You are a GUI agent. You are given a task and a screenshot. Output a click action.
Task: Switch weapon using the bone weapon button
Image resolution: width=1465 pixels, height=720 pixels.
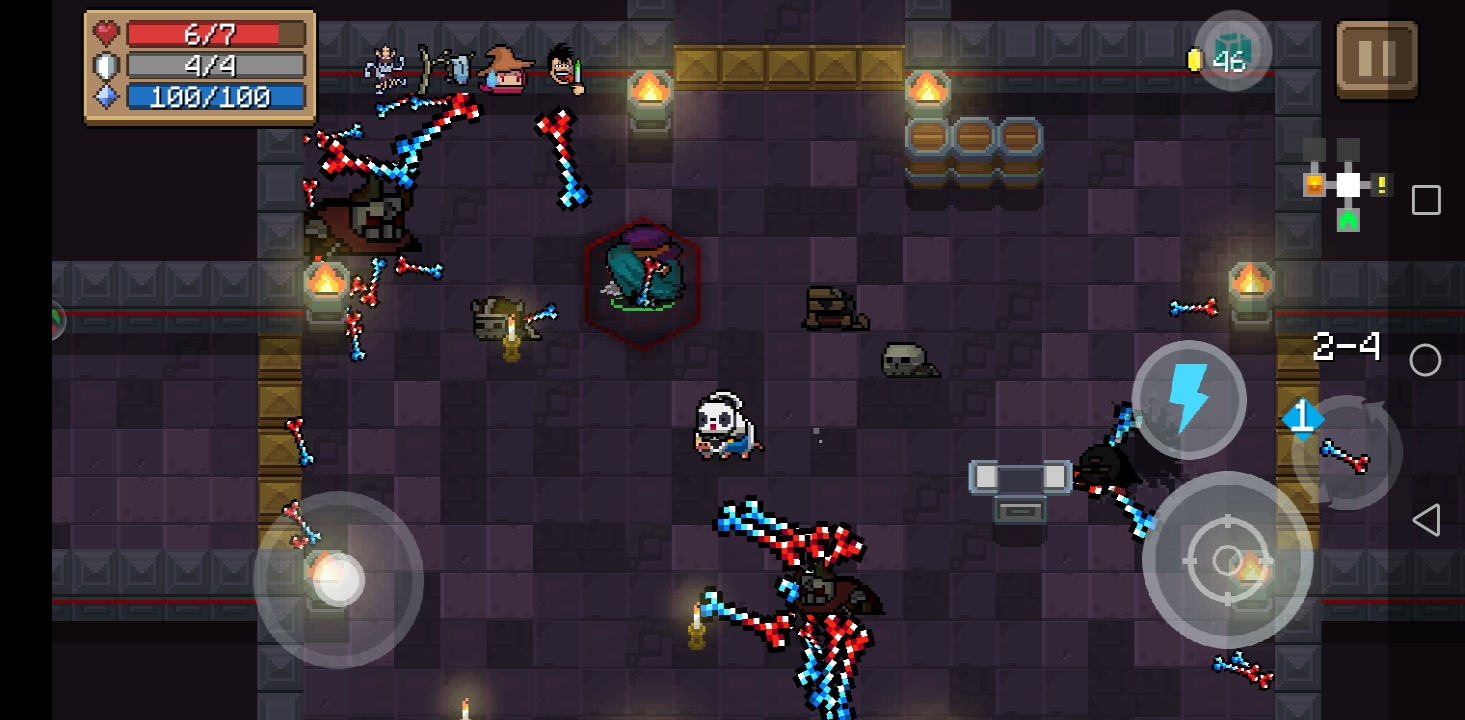[1346, 454]
